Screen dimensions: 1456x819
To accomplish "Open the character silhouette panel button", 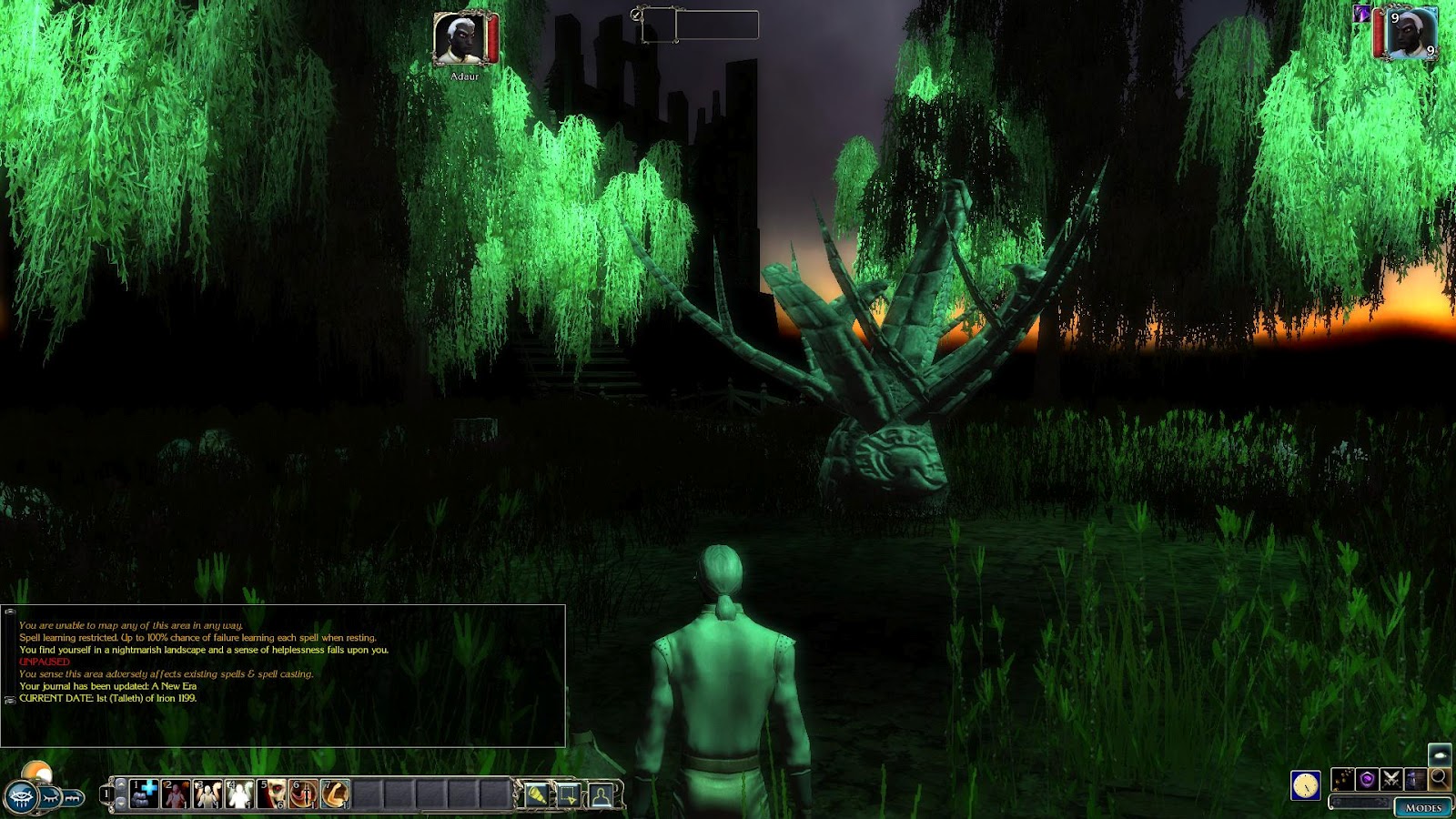I will click(x=601, y=795).
